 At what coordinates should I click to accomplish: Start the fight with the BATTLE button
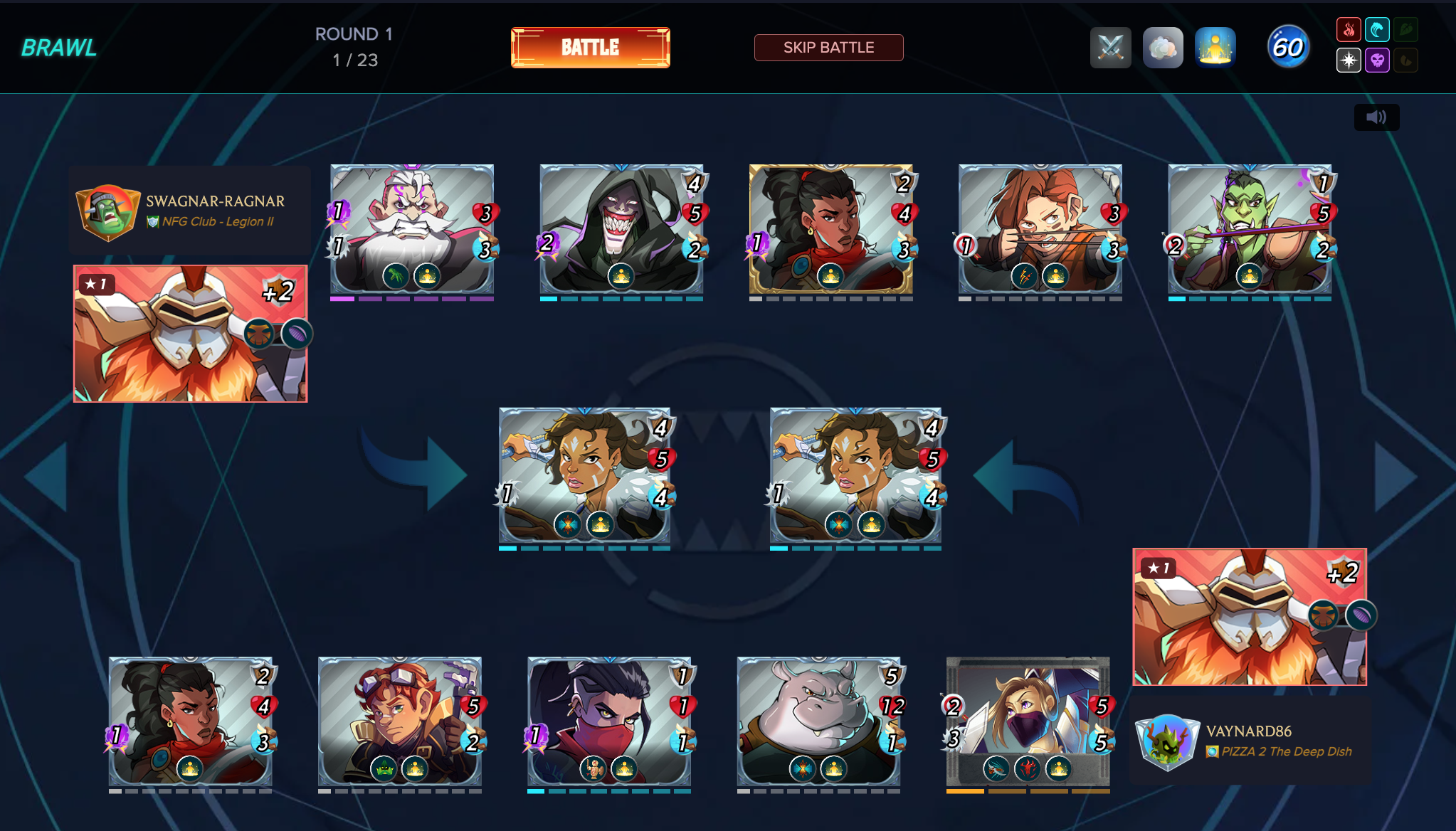[x=590, y=48]
